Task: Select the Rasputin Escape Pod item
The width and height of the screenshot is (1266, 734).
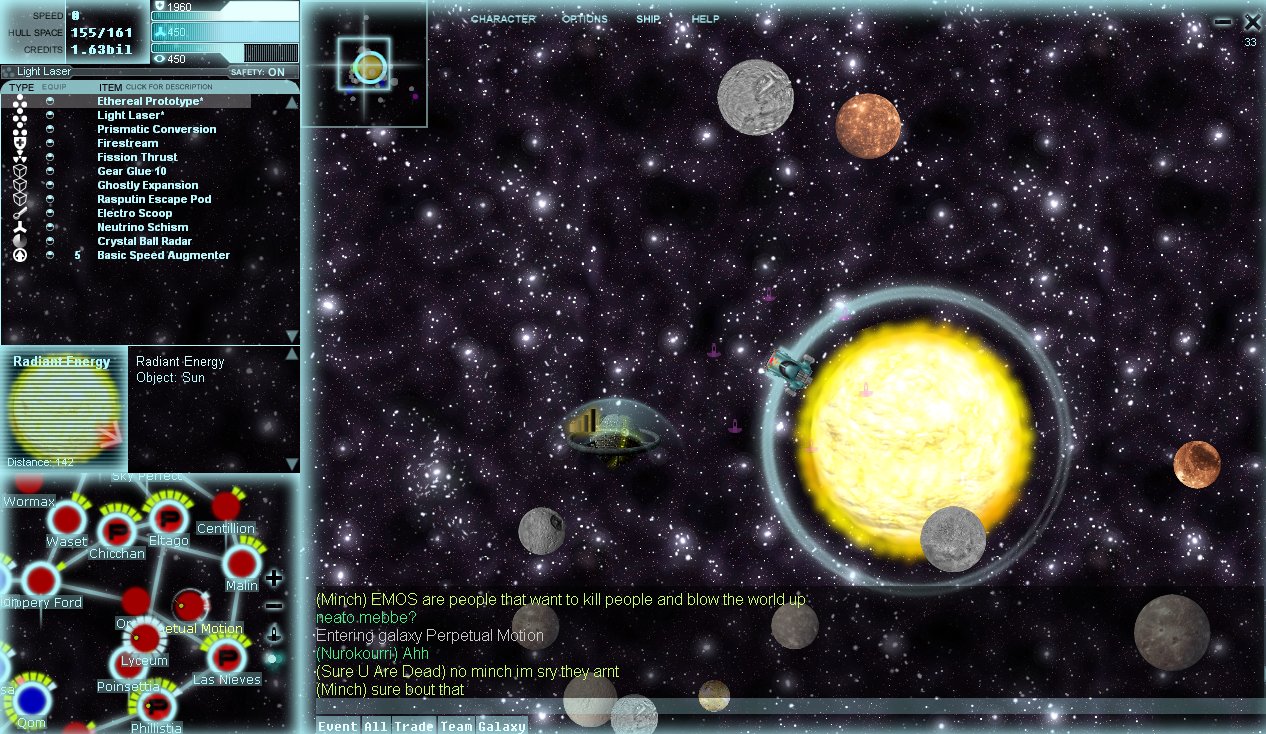Action: tap(154, 199)
